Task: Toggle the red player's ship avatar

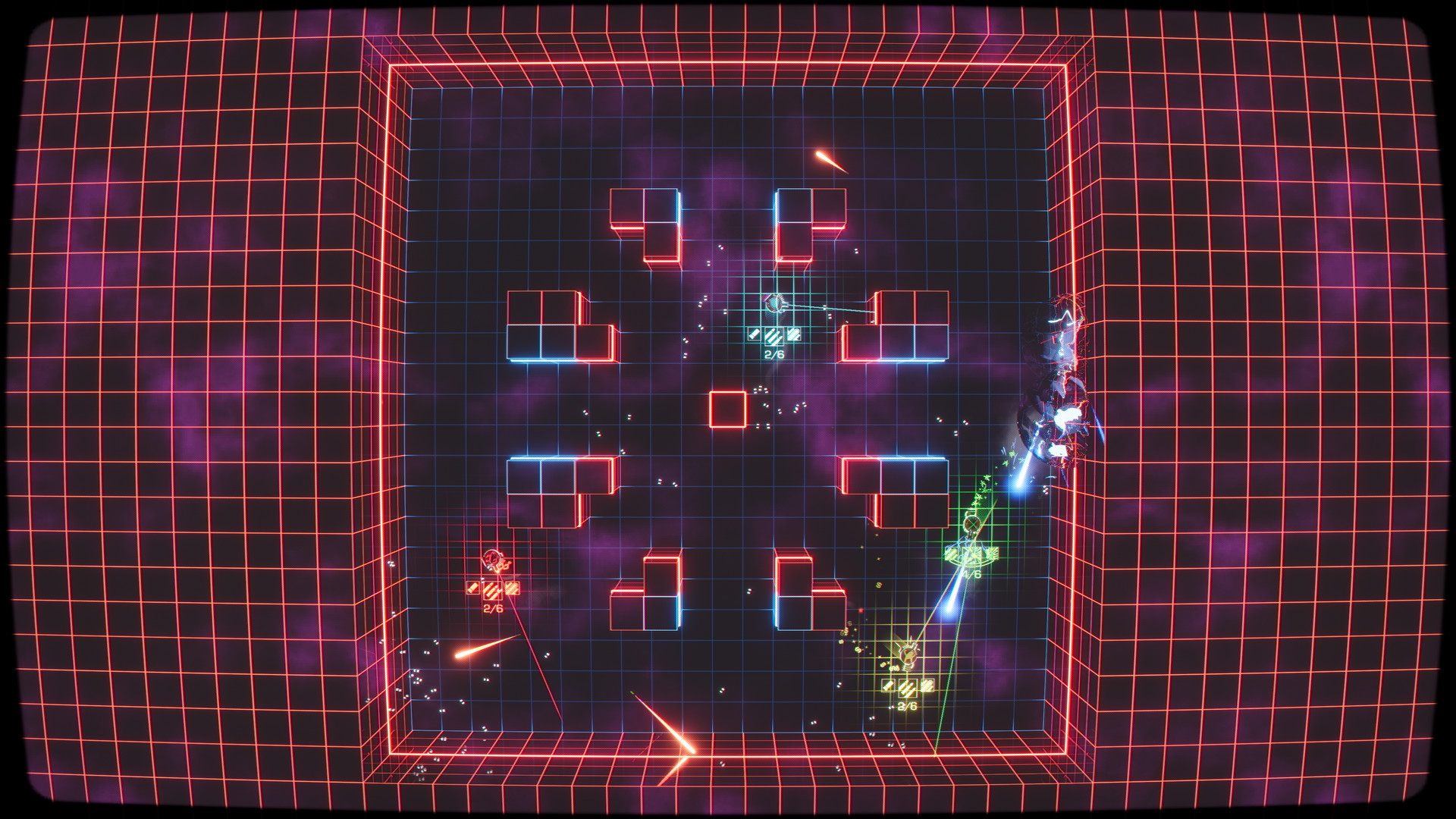Action: pyautogui.click(x=491, y=559)
